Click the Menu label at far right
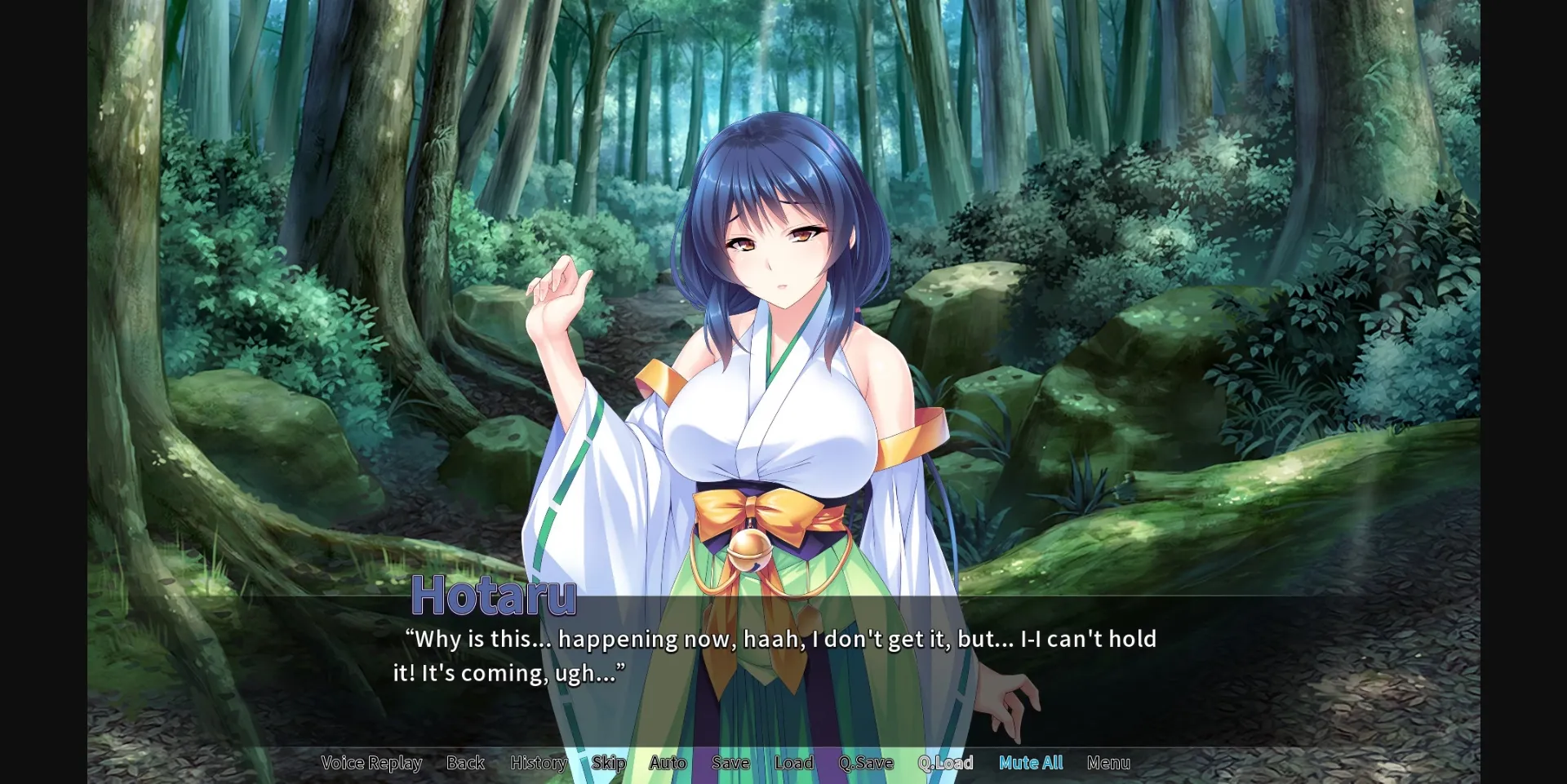The height and width of the screenshot is (784, 1567). [x=1108, y=763]
